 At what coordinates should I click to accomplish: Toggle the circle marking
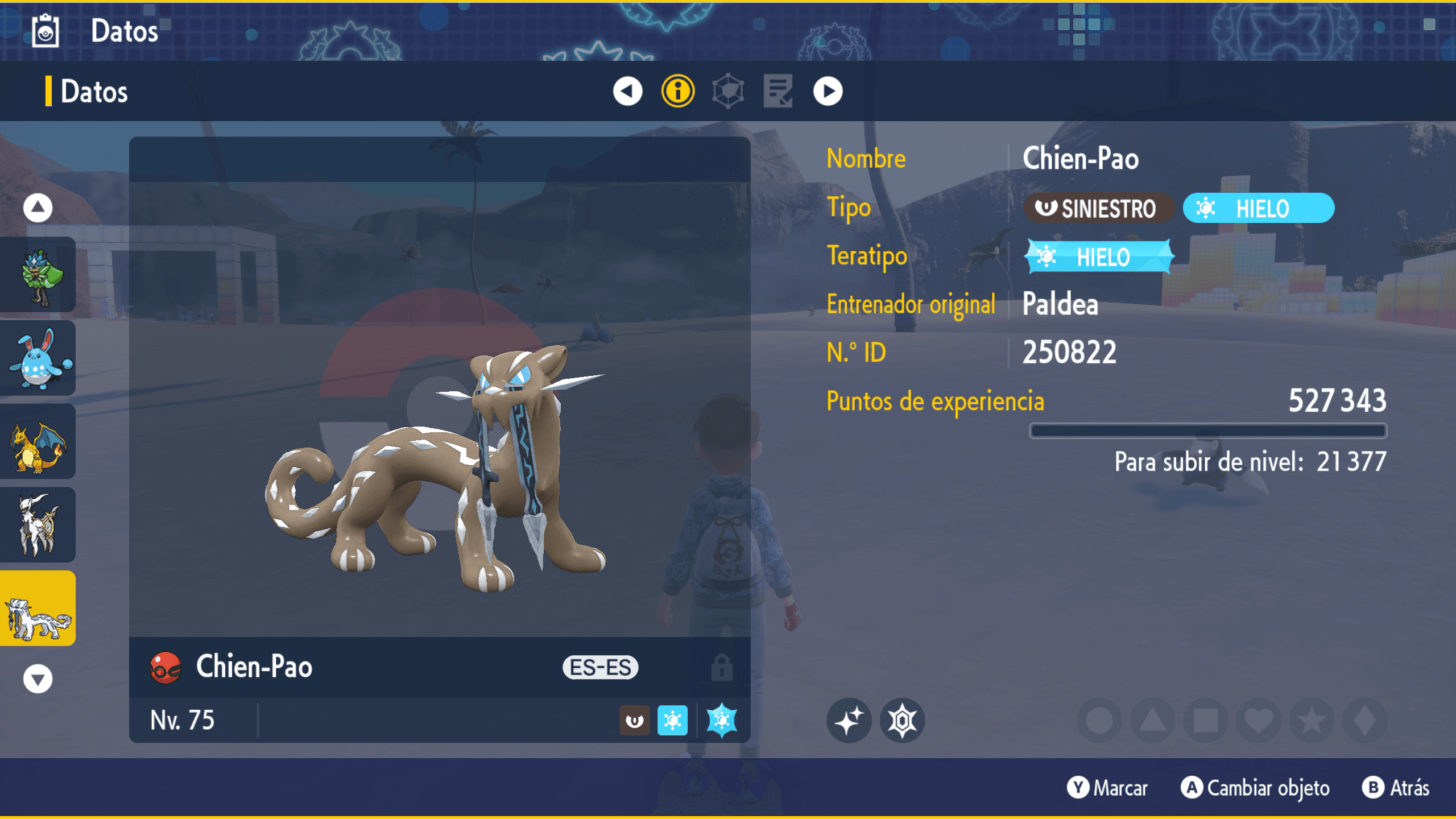(1099, 721)
